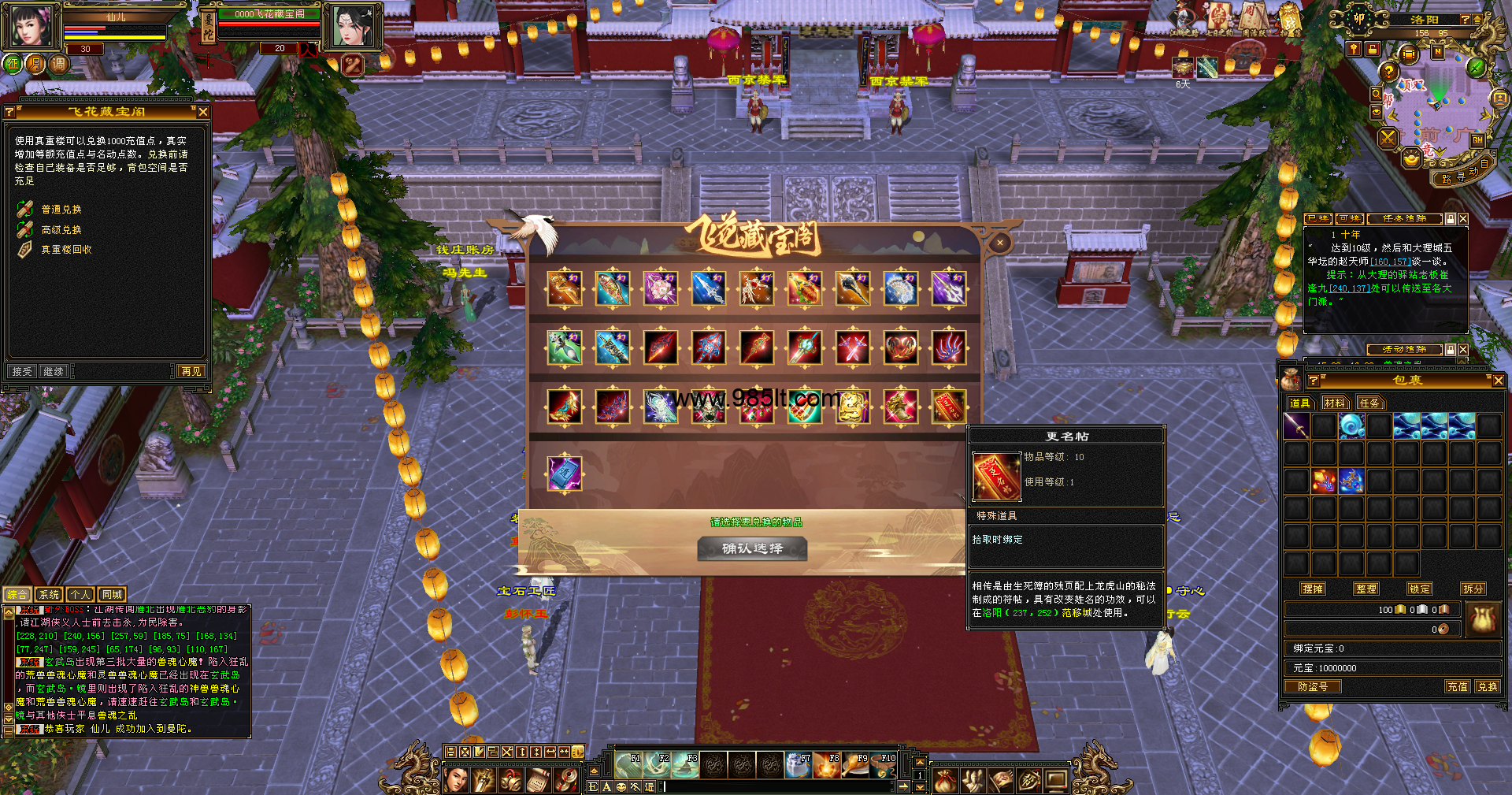
Task: Use the F9 roast chicken leg item
Action: coord(856,765)
